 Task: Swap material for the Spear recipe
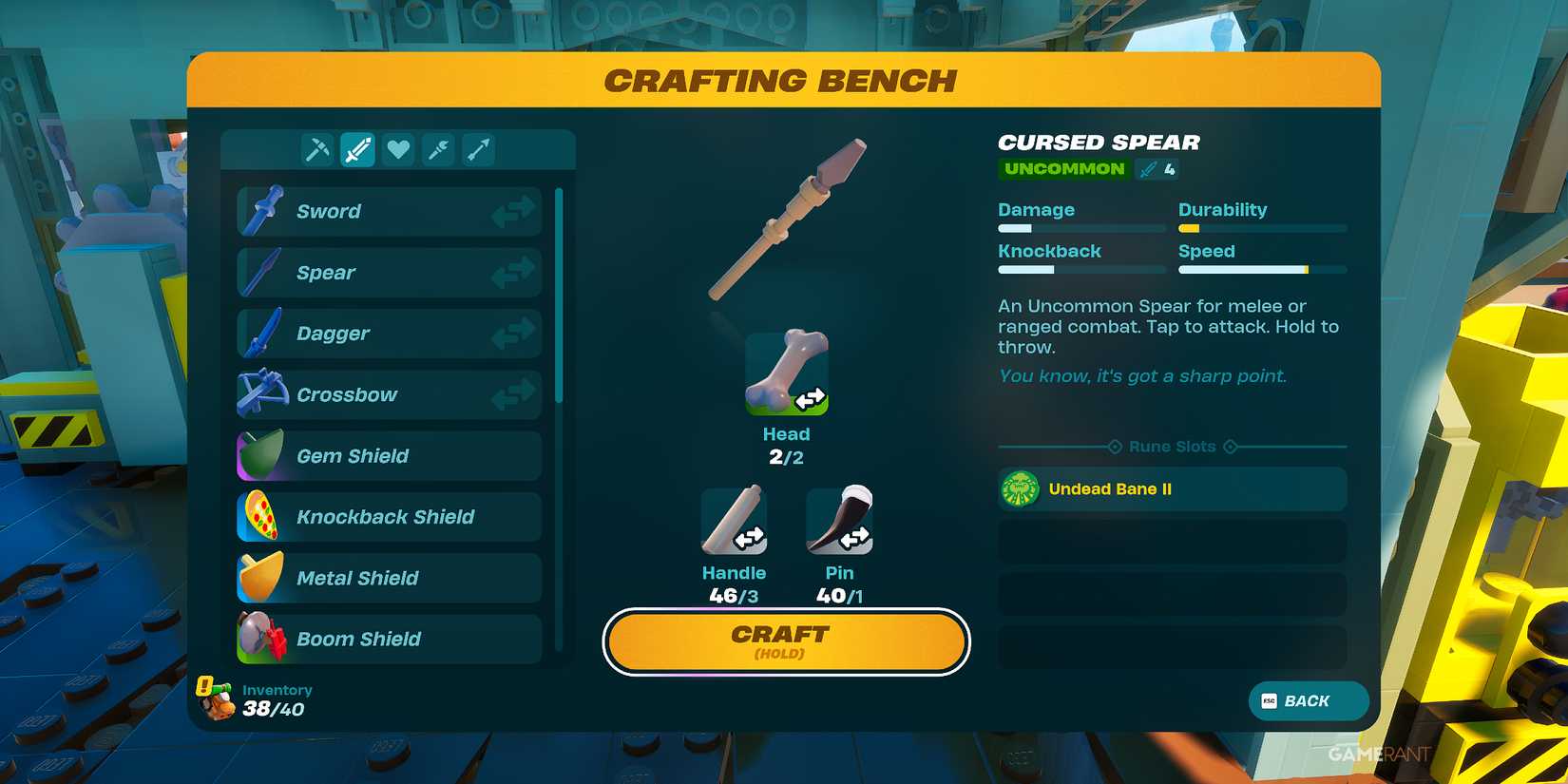coord(514,272)
